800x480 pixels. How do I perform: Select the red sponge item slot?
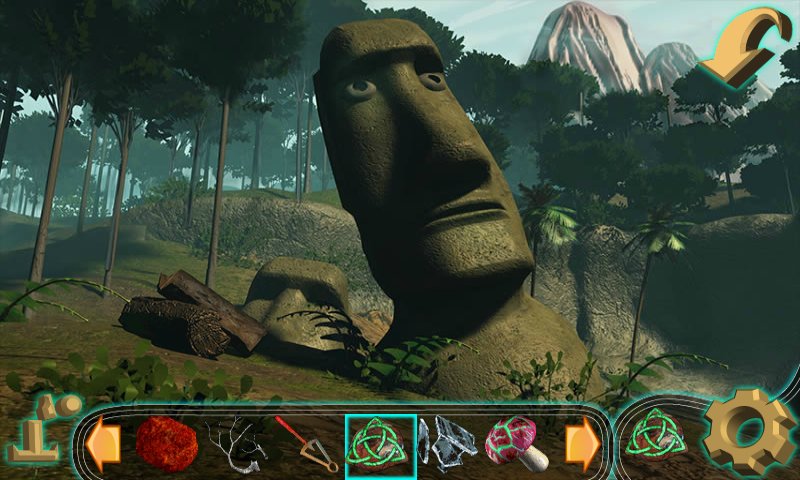pyautogui.click(x=166, y=443)
